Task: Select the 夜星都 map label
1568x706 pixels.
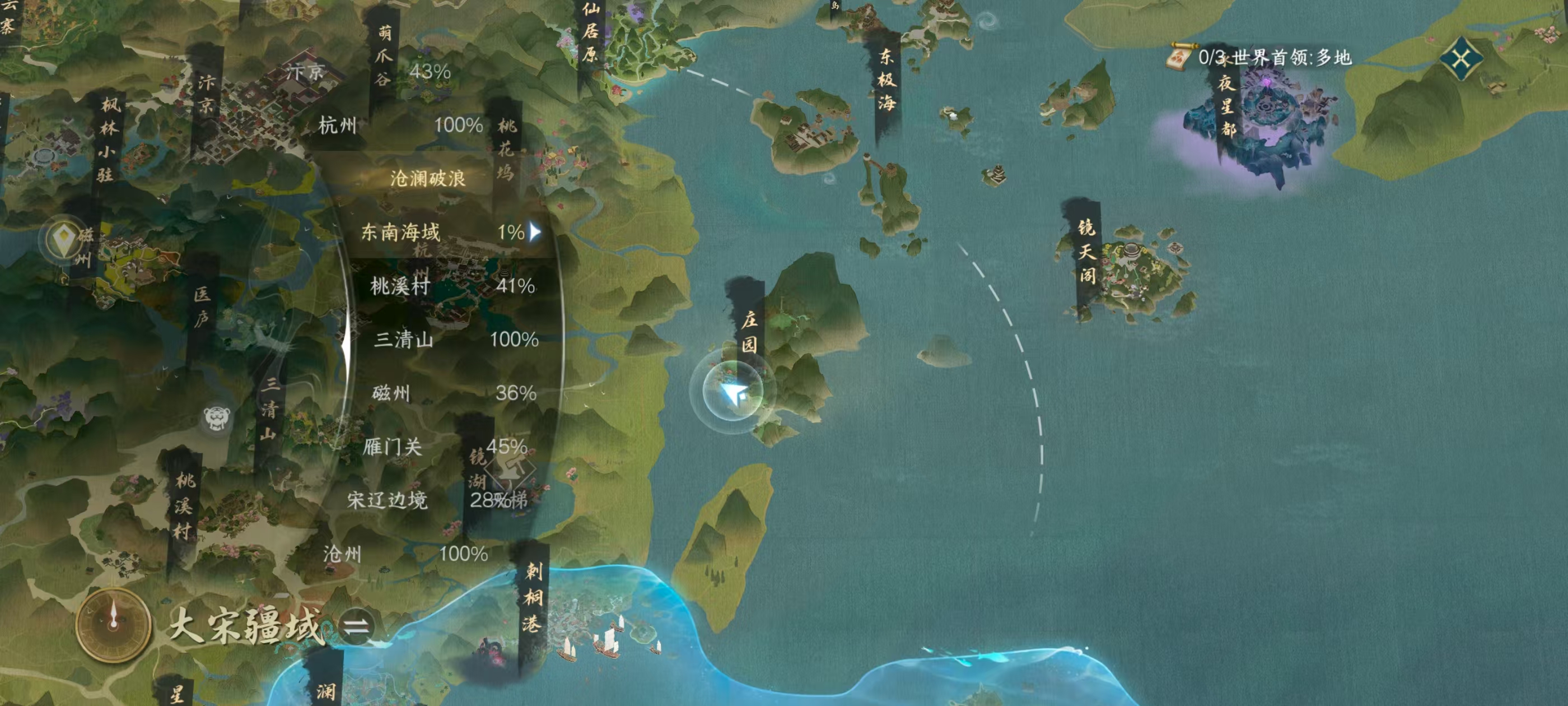Action: (x=1226, y=105)
